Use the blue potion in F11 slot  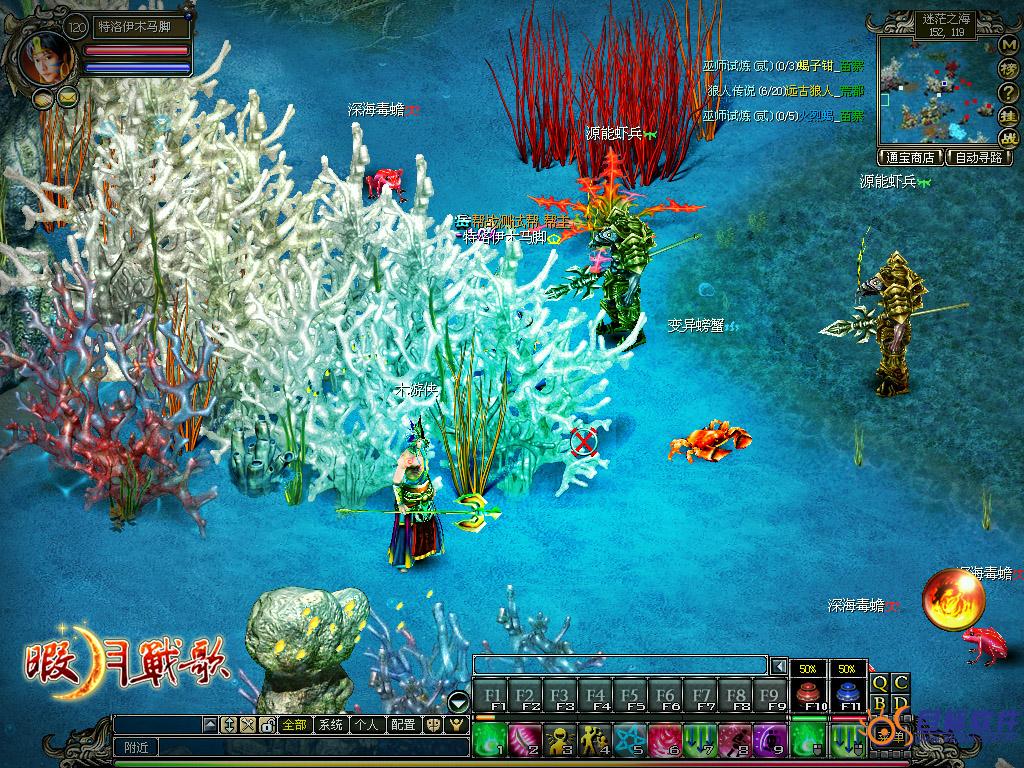click(x=848, y=695)
